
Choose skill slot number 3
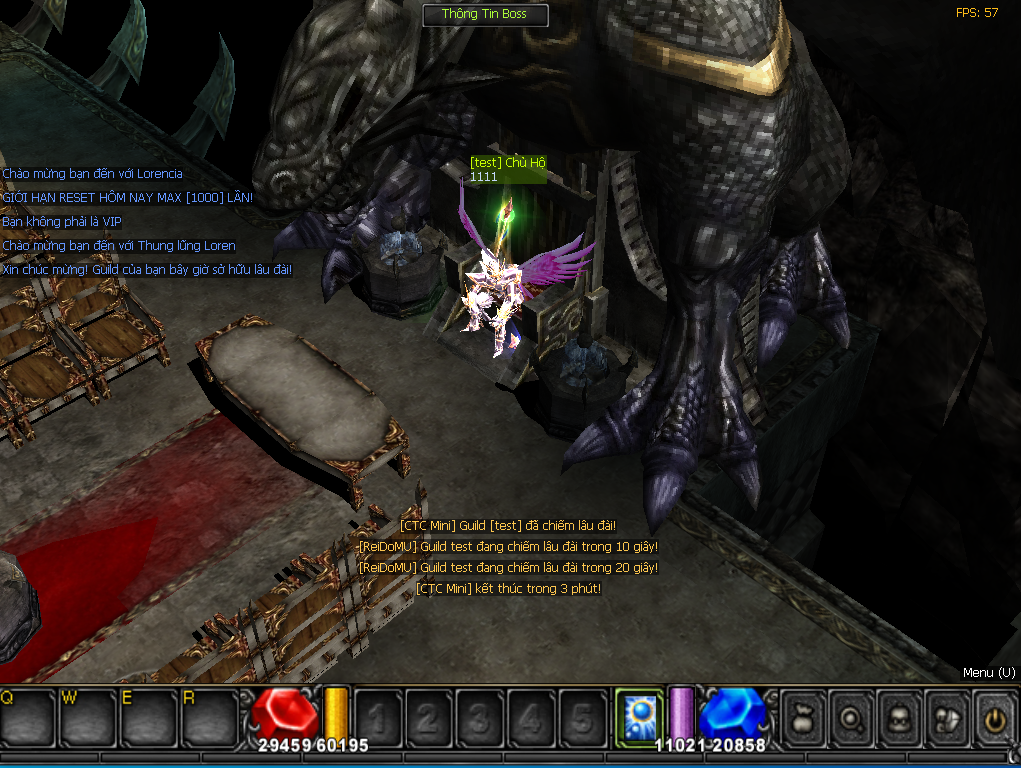[x=480, y=717]
